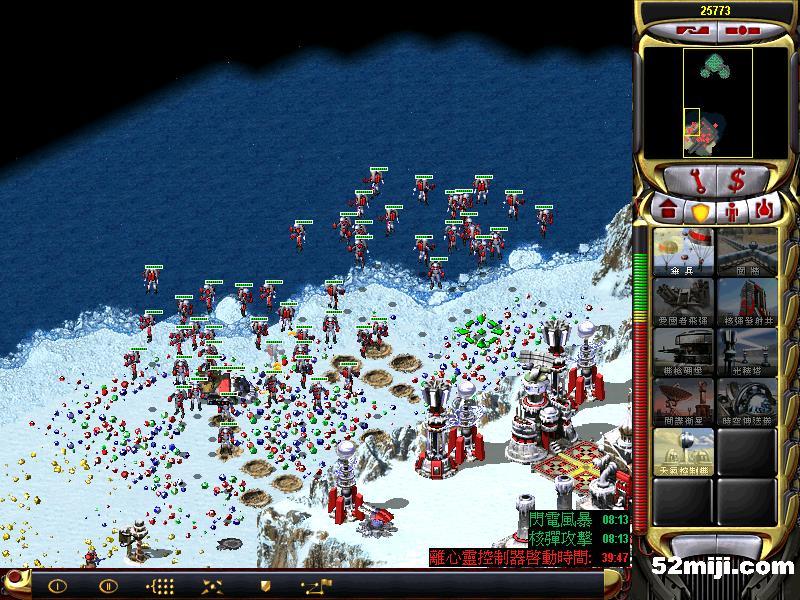Screen dimensions: 800x600
Task: Activate the dollar sign sell button
Action: [737, 181]
